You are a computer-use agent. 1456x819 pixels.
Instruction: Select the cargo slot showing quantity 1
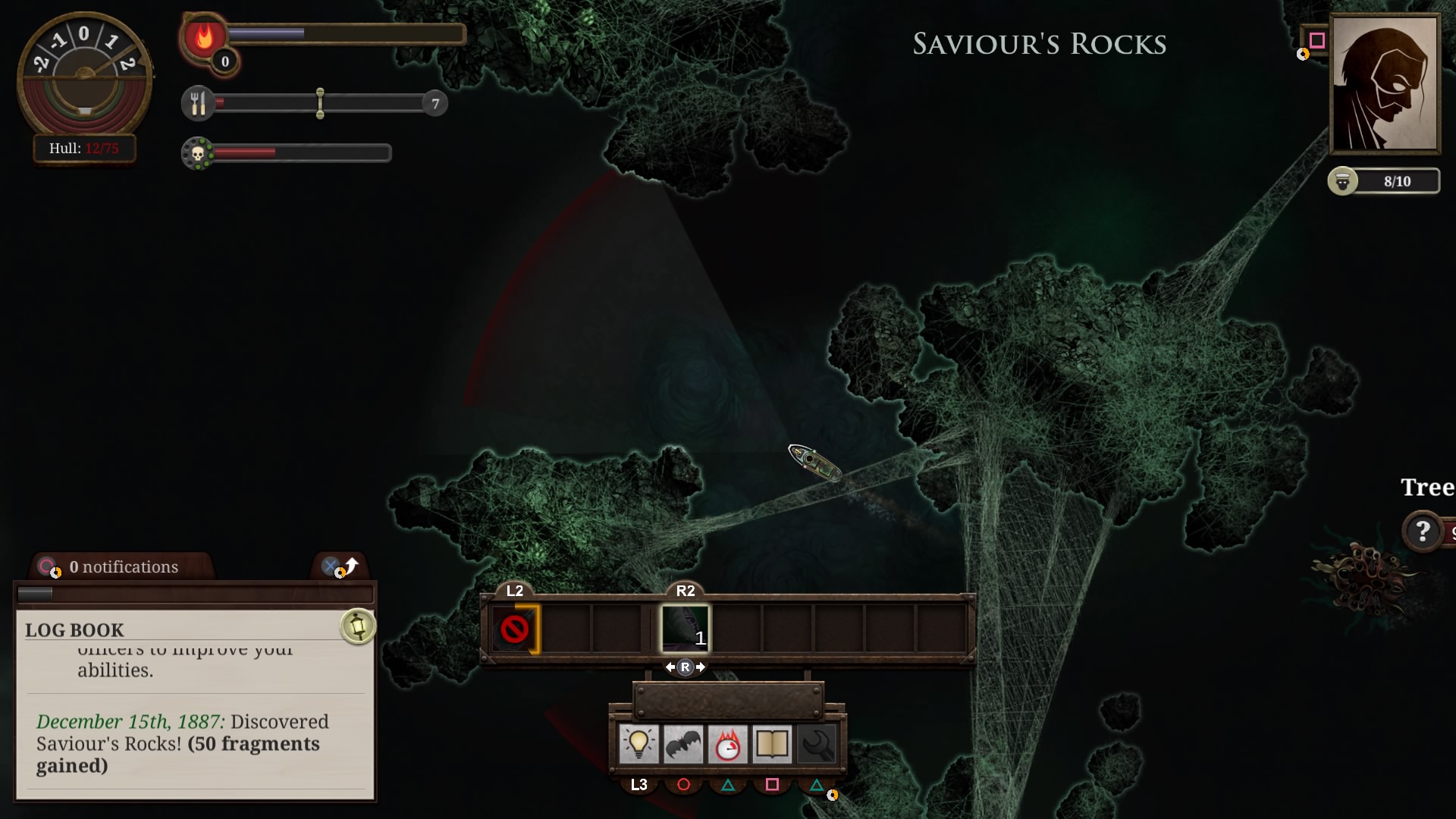click(685, 627)
